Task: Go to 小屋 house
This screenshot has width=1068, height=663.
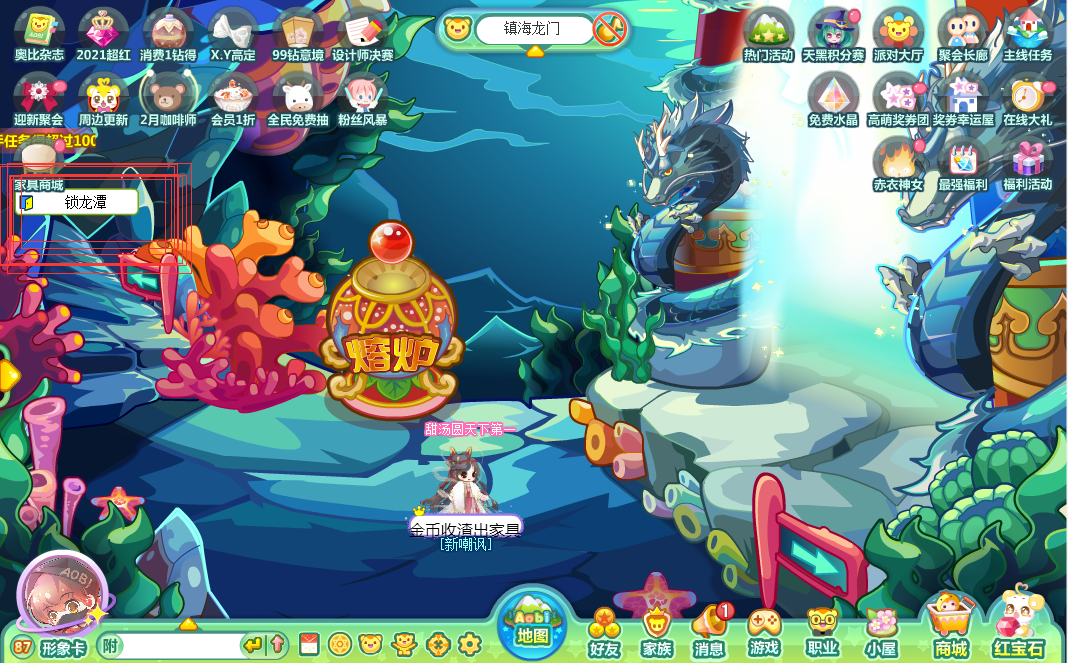Action: (881, 632)
